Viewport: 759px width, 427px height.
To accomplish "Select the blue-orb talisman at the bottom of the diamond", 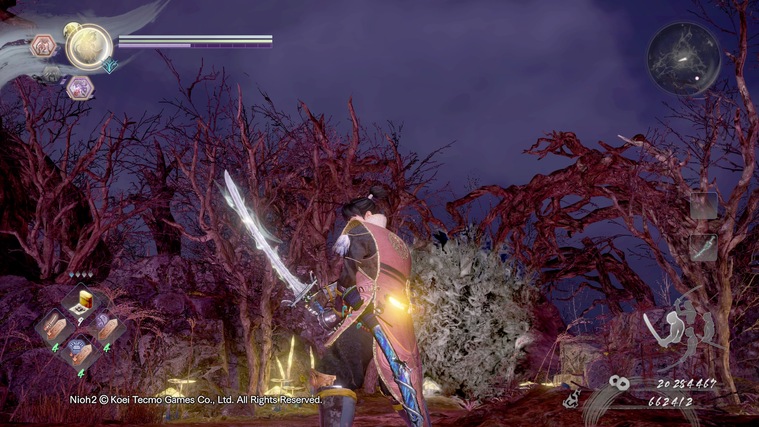I will [x=79, y=348].
